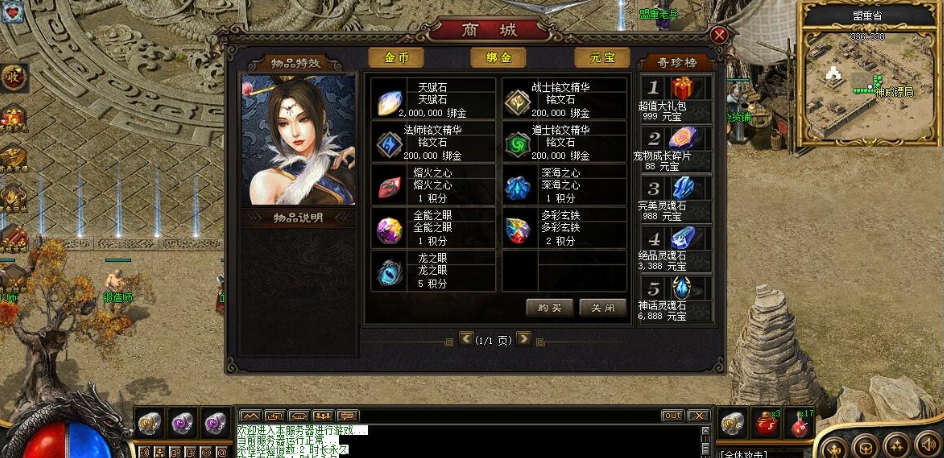Select the 天赋石 item

coord(434,100)
